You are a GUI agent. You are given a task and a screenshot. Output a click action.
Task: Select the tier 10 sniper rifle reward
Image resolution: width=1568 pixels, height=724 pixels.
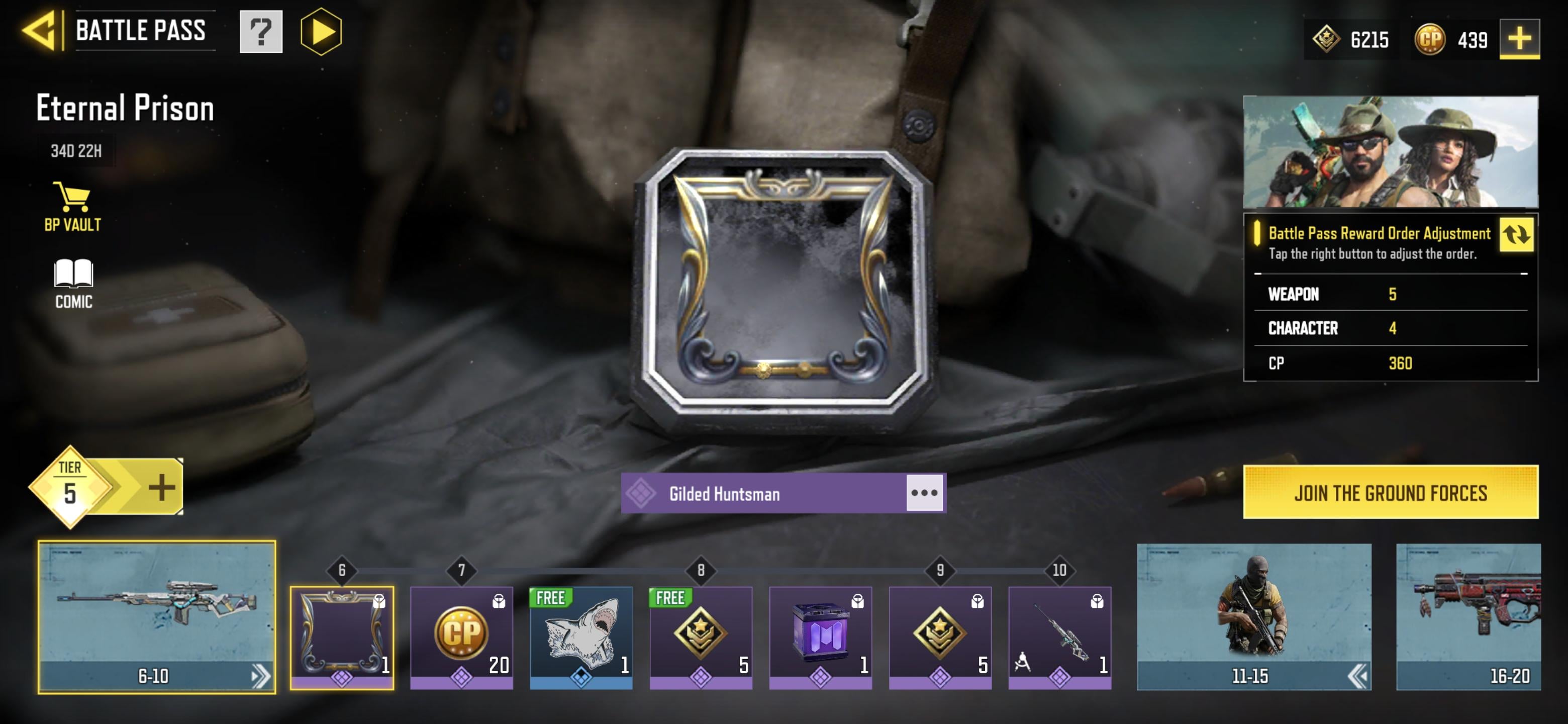(1059, 637)
